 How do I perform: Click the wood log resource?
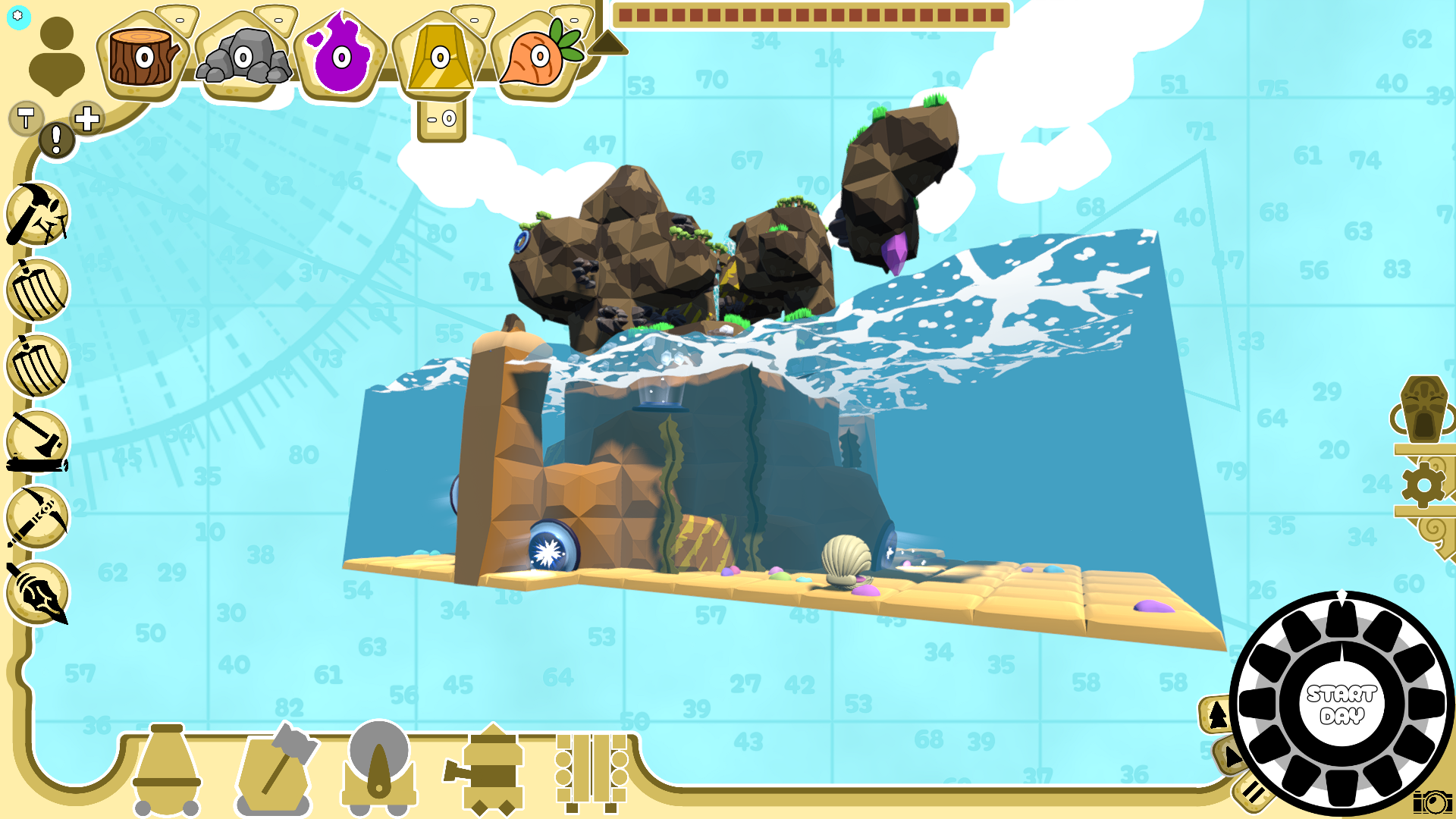[143, 57]
